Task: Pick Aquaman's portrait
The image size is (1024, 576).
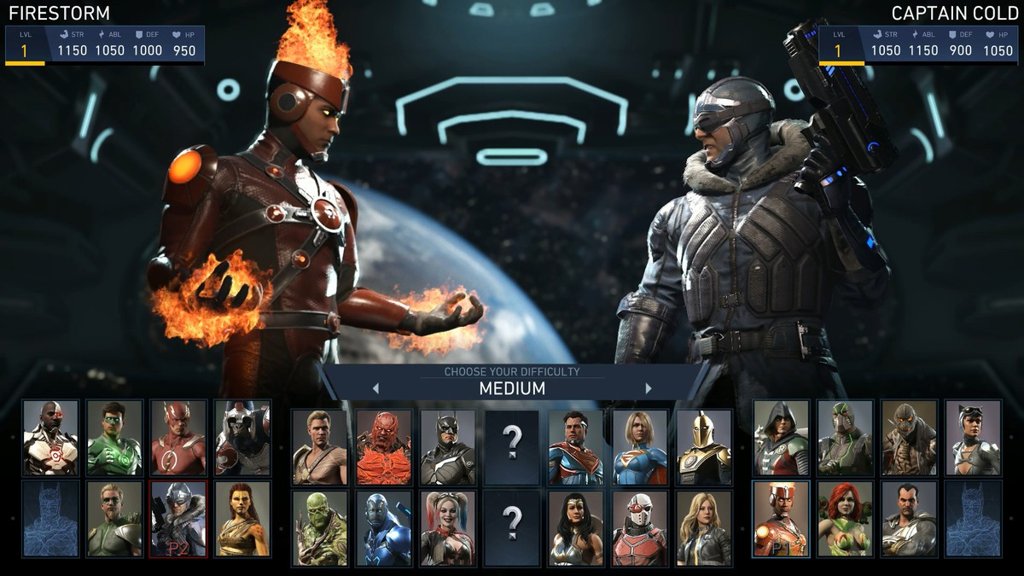Action: pyautogui.click(x=320, y=446)
